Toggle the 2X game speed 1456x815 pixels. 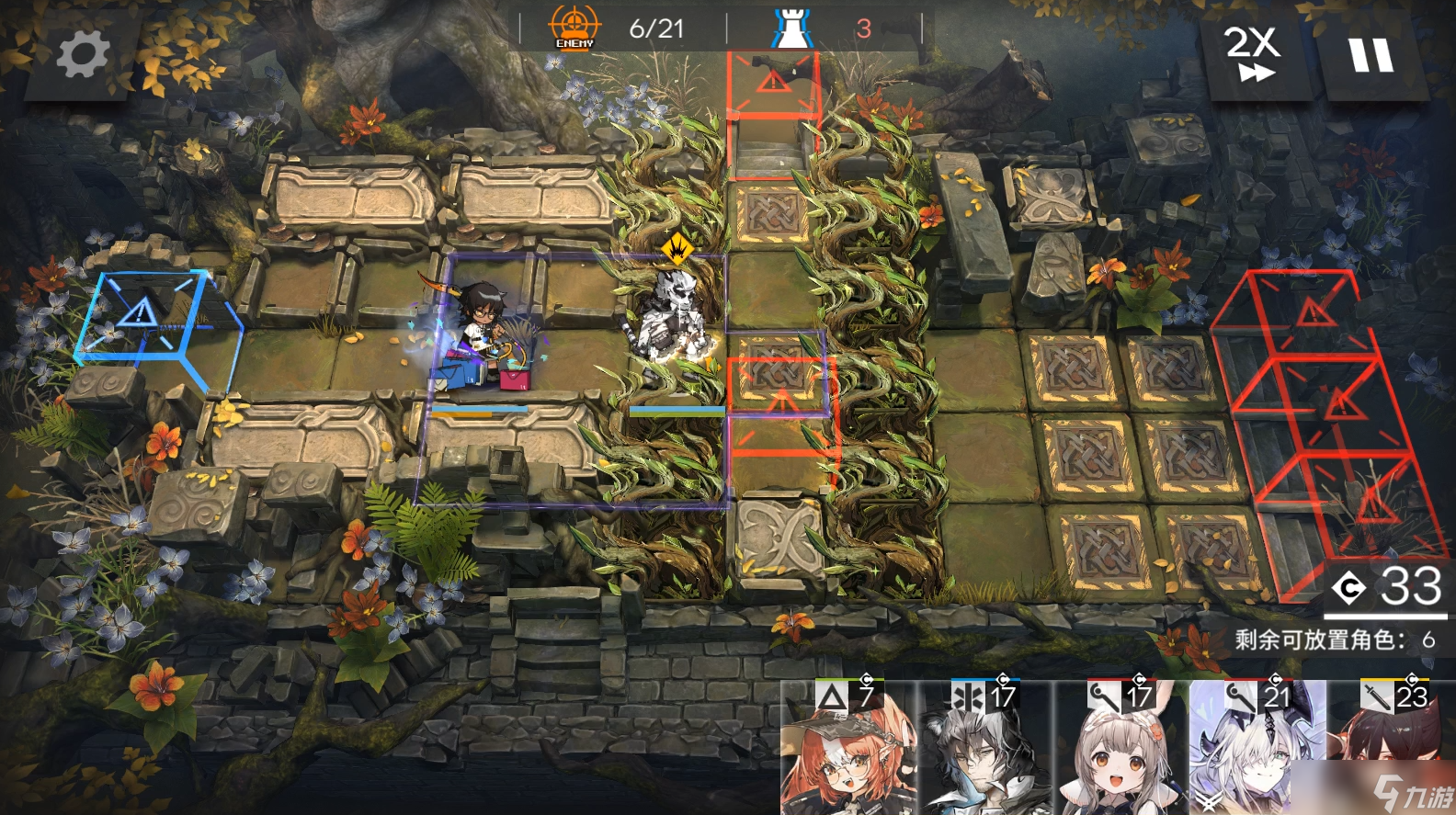(1253, 54)
